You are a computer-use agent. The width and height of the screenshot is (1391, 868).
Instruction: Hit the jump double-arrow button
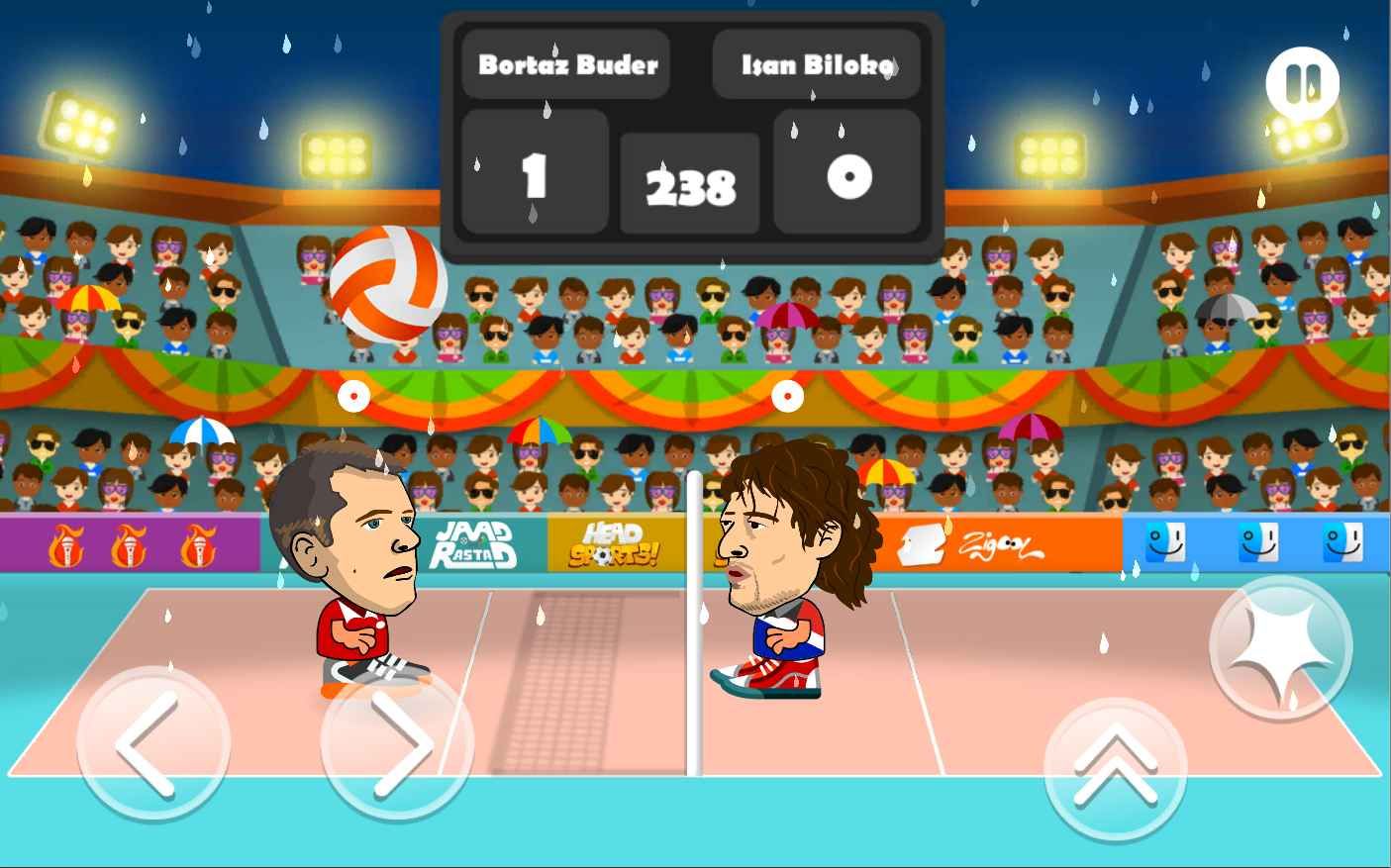point(1116,769)
